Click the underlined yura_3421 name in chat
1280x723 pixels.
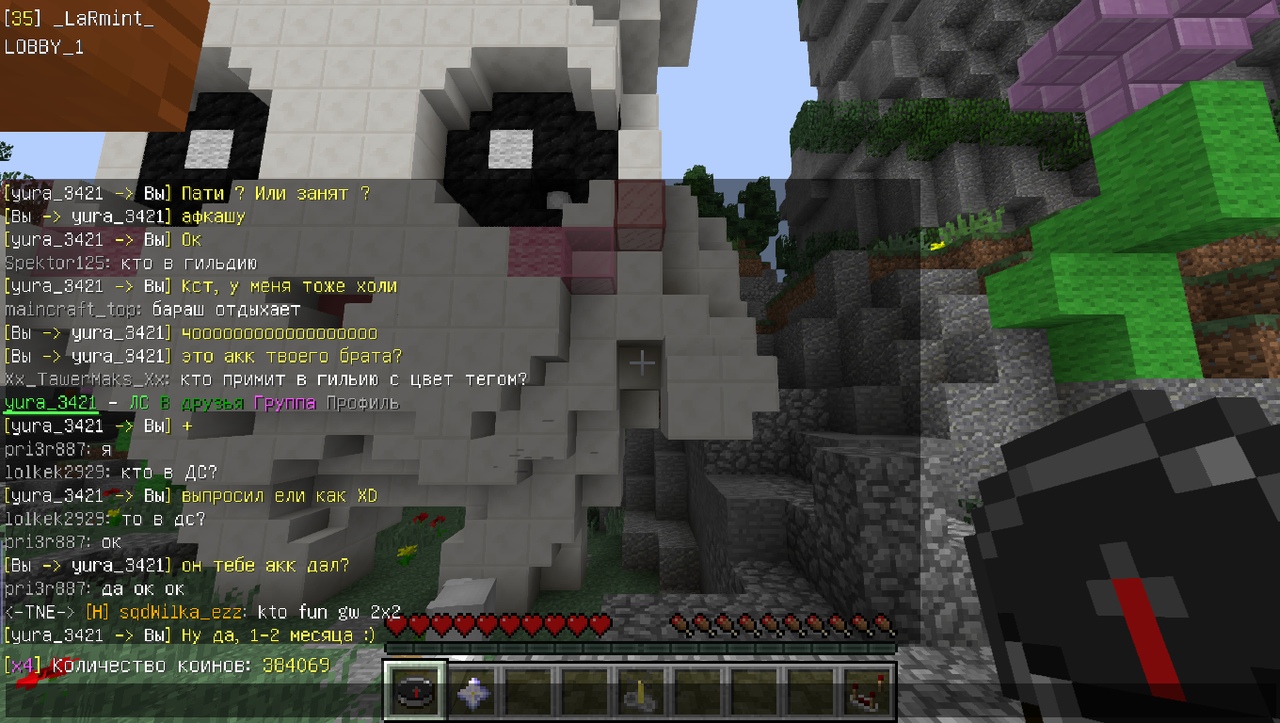coord(51,403)
